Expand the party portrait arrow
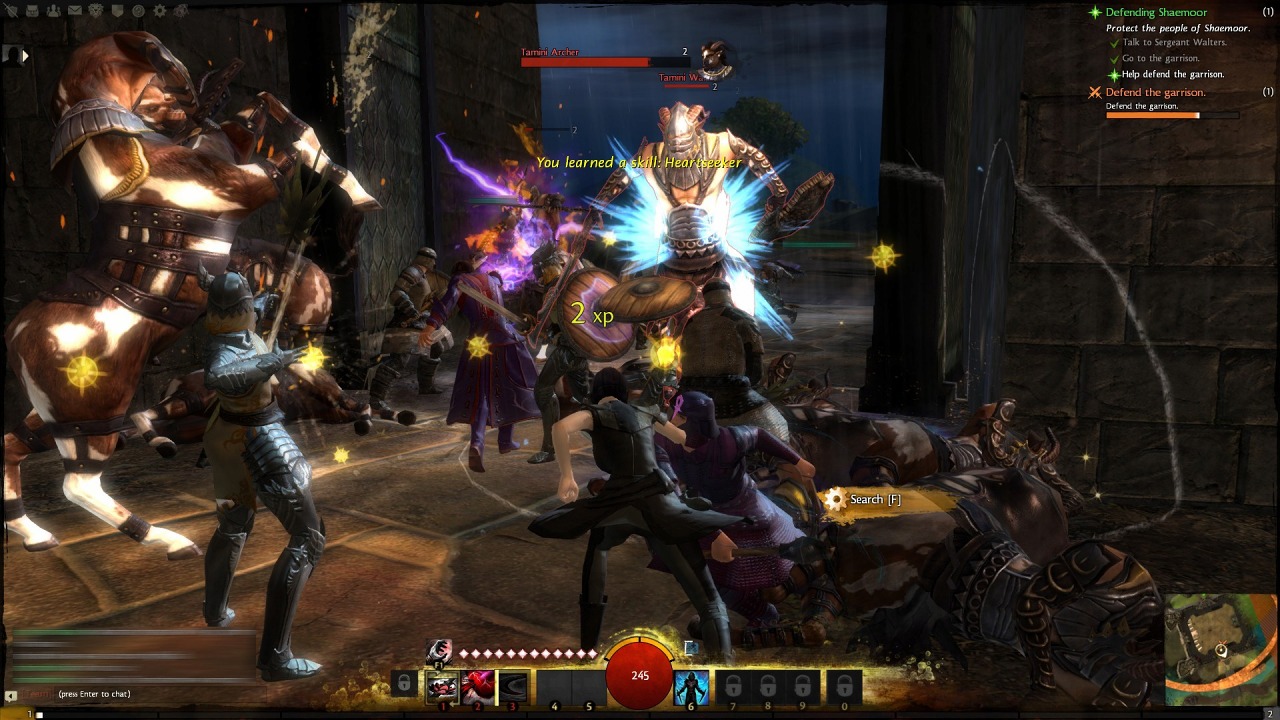The image size is (1280, 720). pos(25,56)
